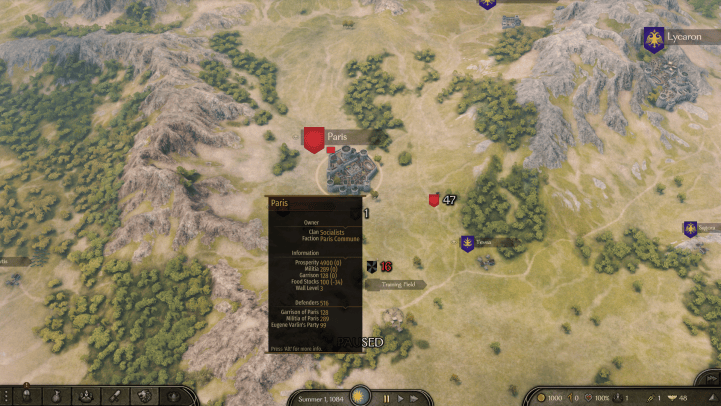
Task: Select the Tevea village nameplate
Action: [x=483, y=242]
